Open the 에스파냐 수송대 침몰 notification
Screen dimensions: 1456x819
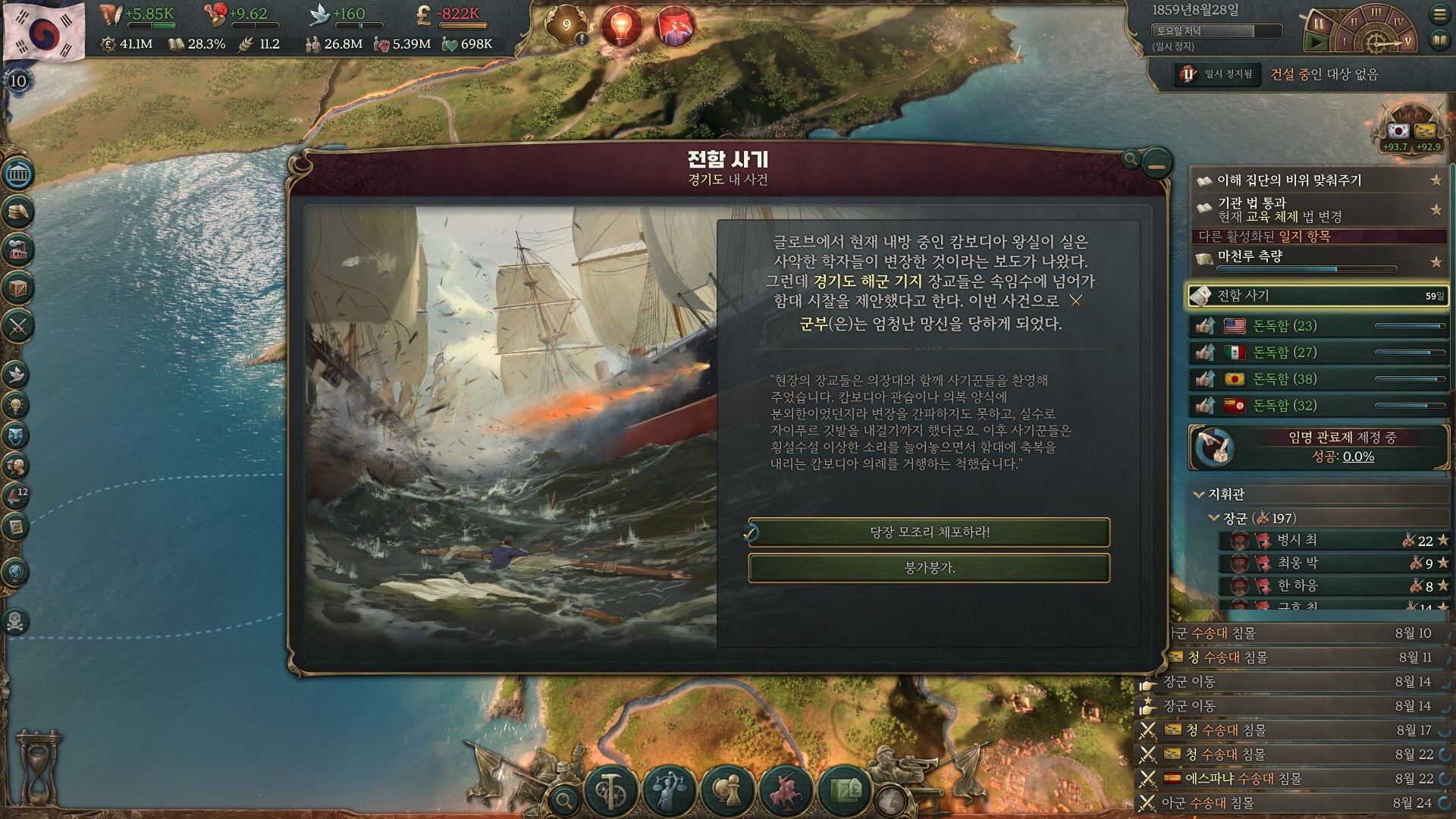coord(1244,779)
